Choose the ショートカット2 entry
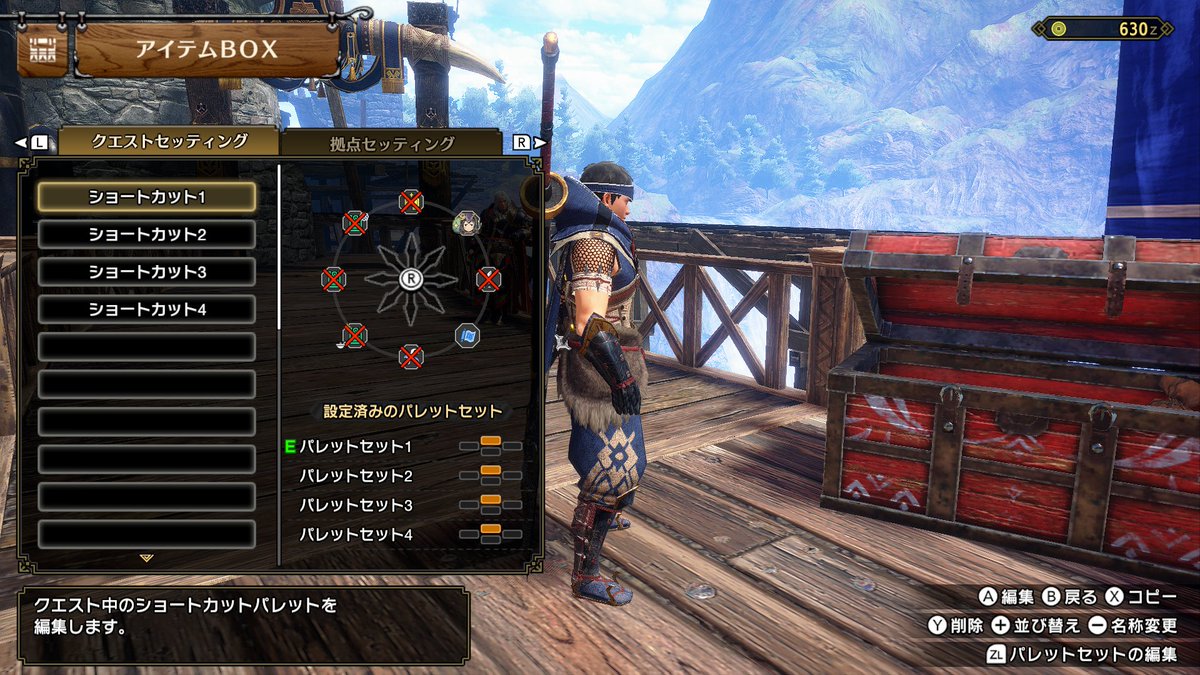 point(147,234)
